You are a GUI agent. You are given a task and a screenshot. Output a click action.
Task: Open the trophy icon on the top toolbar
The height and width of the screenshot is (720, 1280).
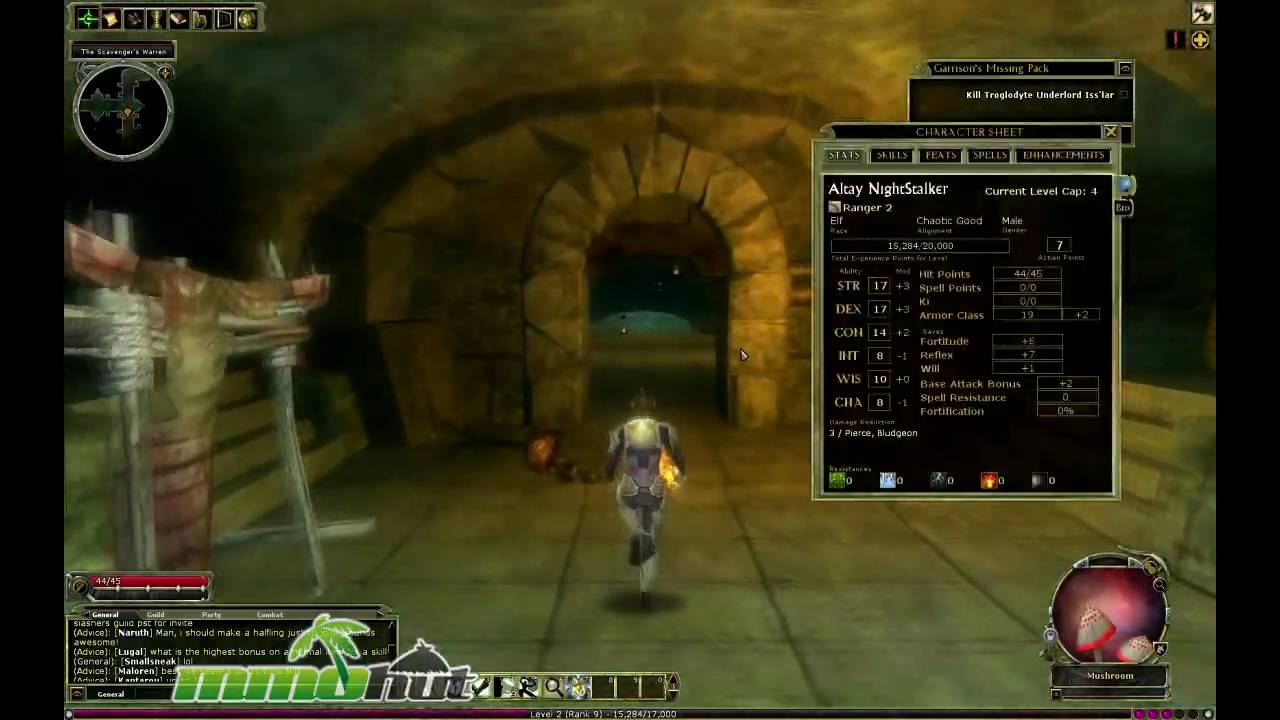[156, 18]
